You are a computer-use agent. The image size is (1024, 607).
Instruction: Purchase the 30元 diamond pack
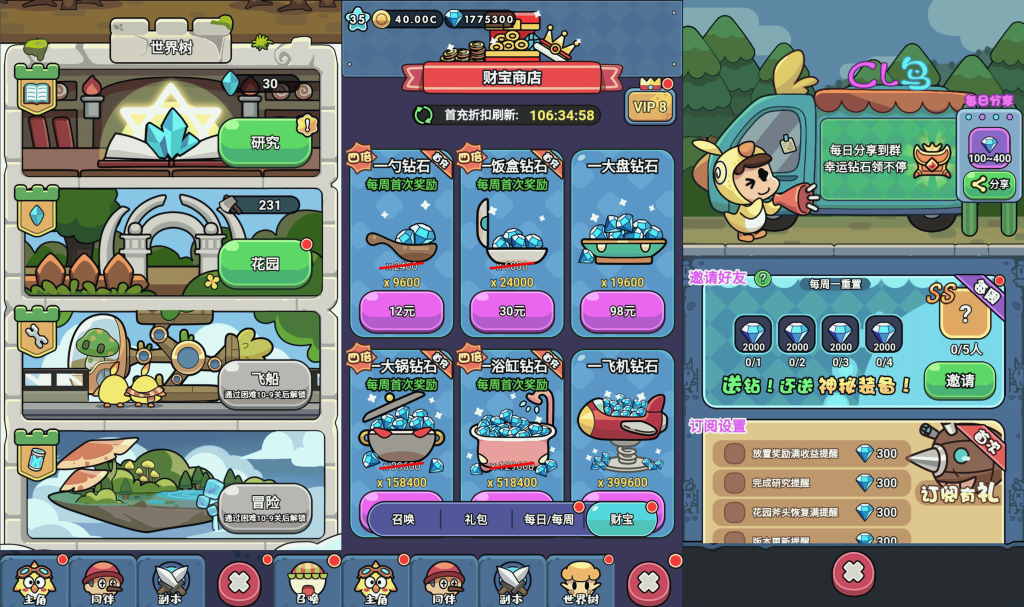click(x=511, y=311)
